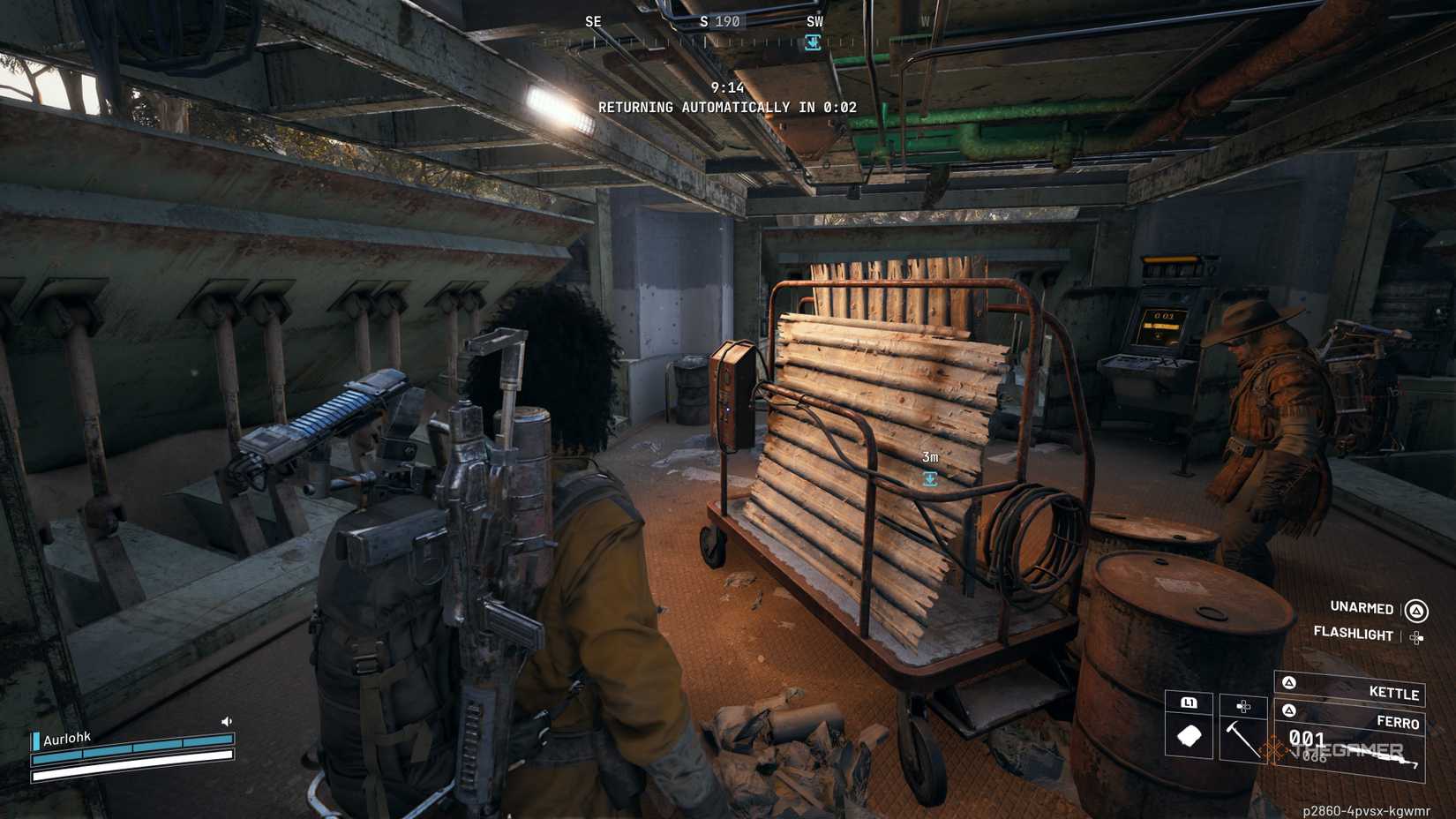
Task: Click the FLASHLIGHT d-pad icon
Action: tap(1416, 637)
